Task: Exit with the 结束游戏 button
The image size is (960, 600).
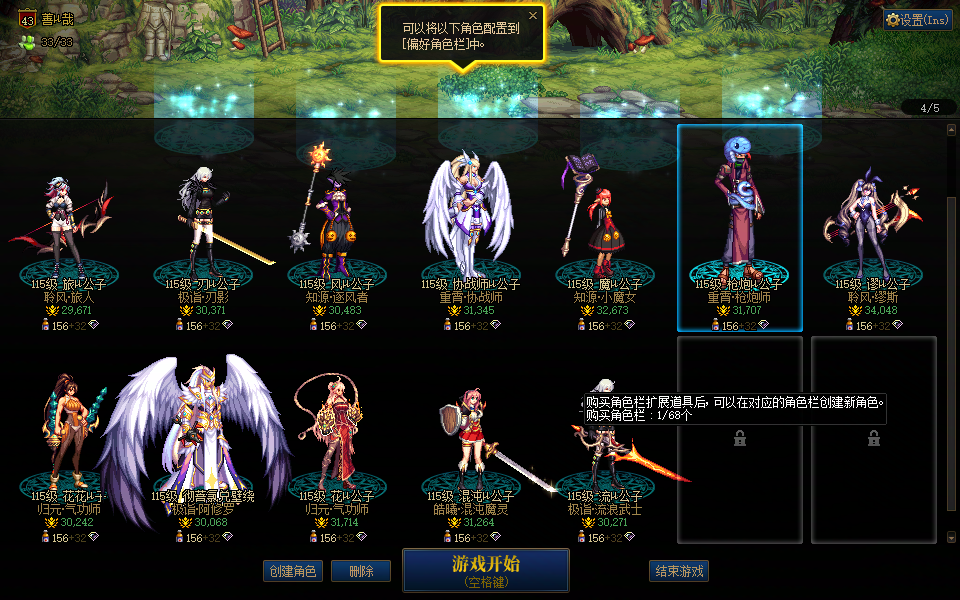Action: click(679, 571)
